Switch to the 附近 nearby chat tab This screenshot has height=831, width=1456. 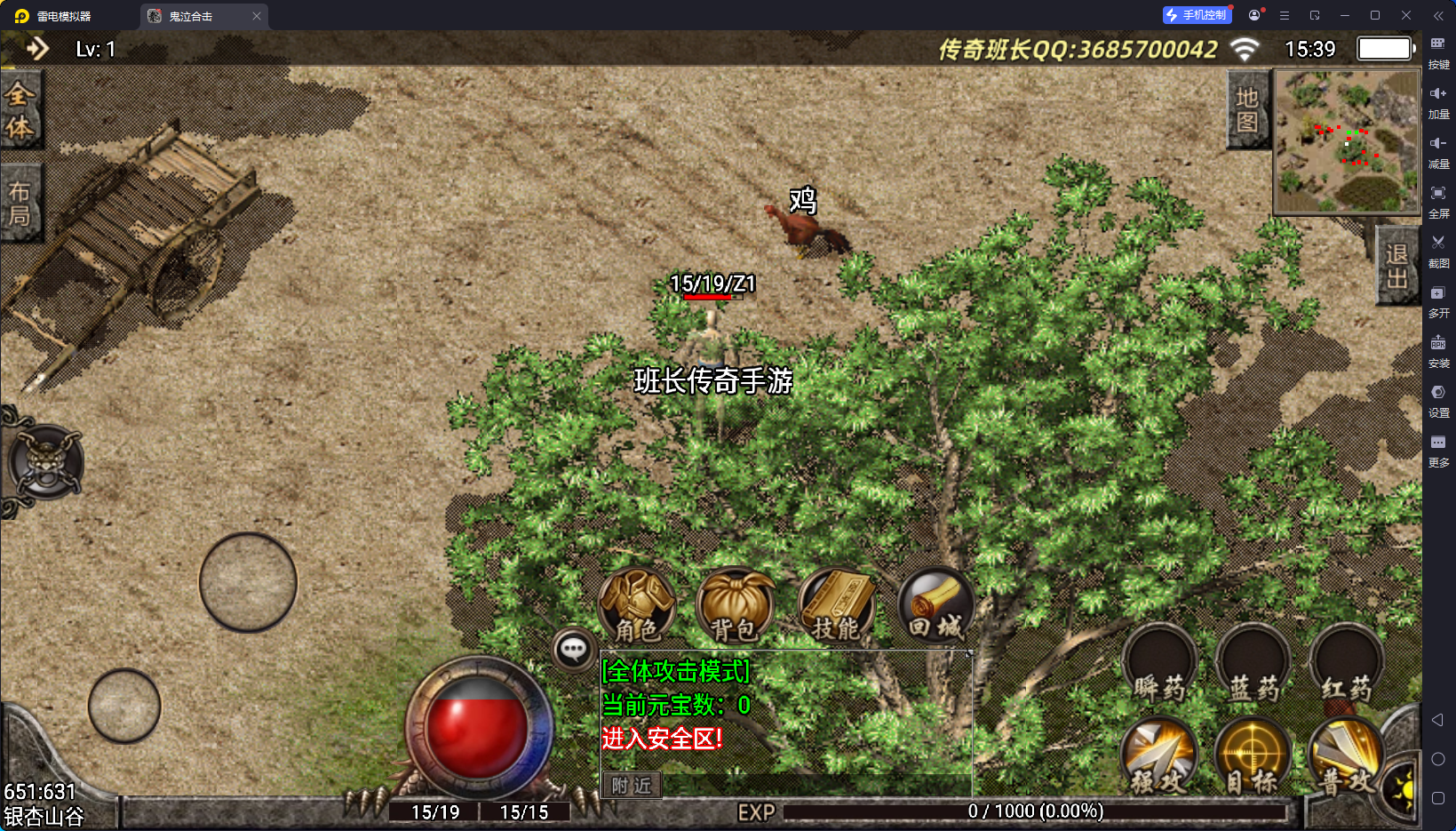tap(632, 786)
